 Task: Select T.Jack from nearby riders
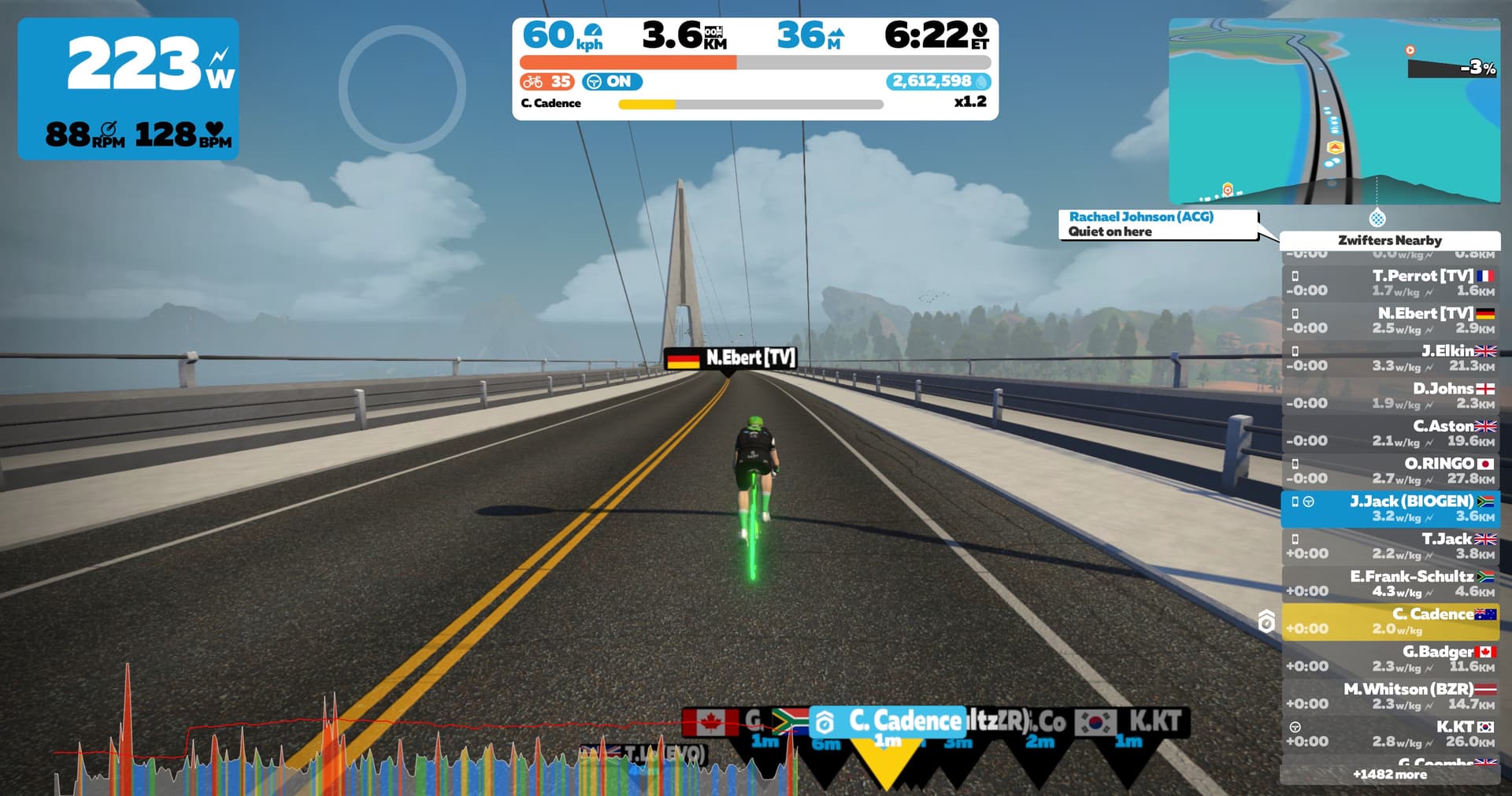coord(1390,546)
